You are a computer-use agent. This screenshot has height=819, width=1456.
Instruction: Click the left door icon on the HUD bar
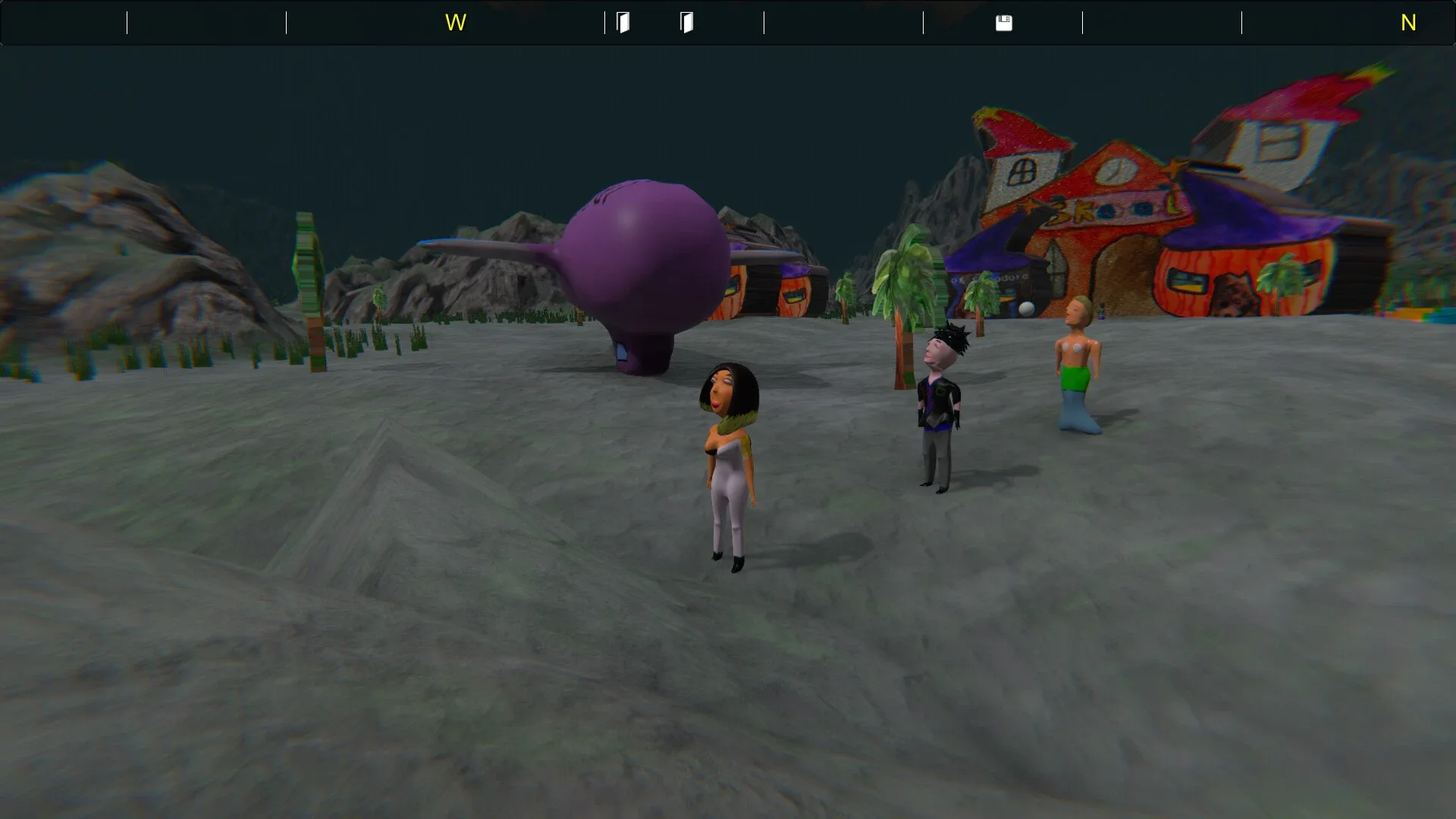(x=623, y=23)
